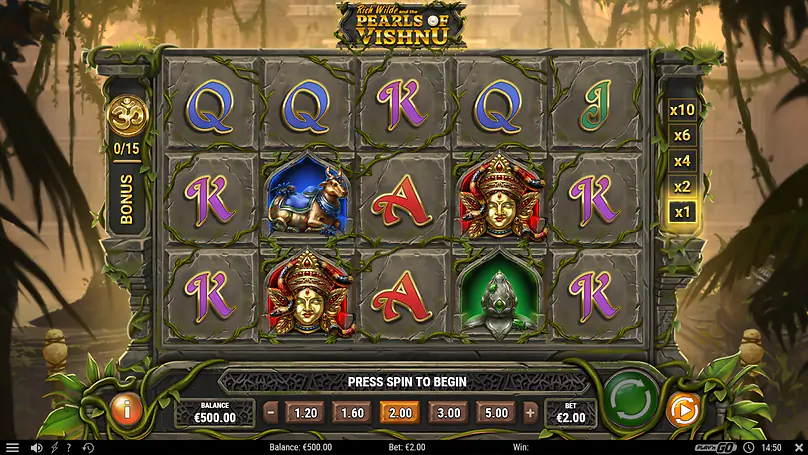Viewport: 808px width, 455px height.
Task: Open the paytable info button
Action: coord(125,408)
